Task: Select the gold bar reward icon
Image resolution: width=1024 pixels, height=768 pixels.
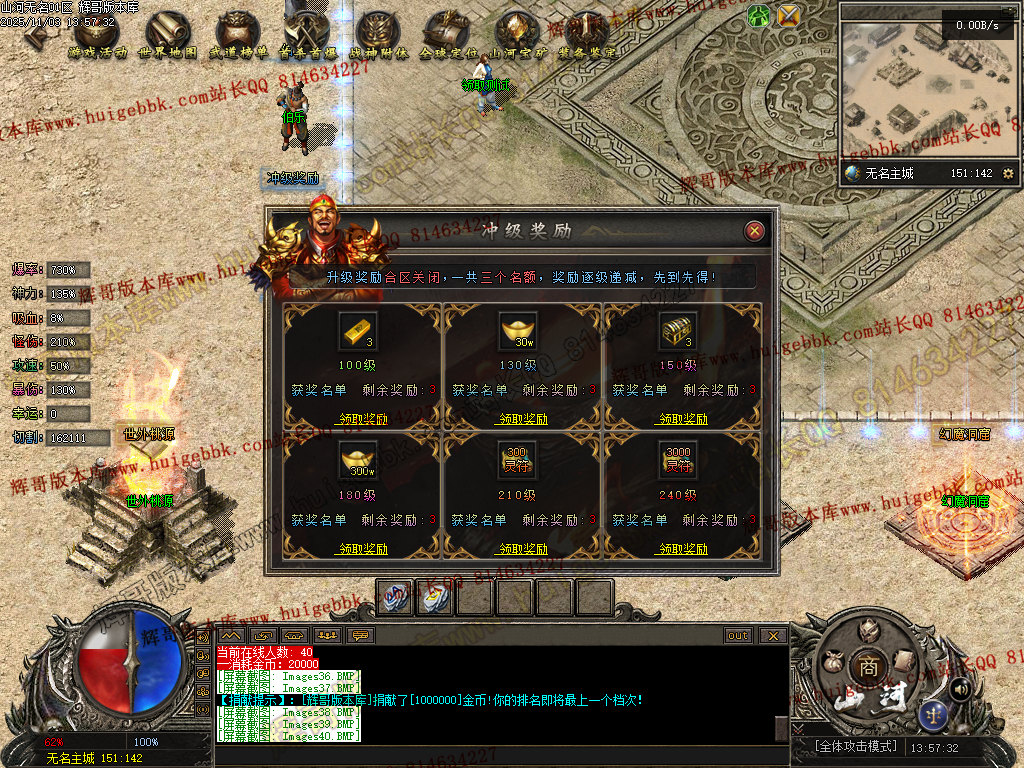Action: (x=358, y=330)
